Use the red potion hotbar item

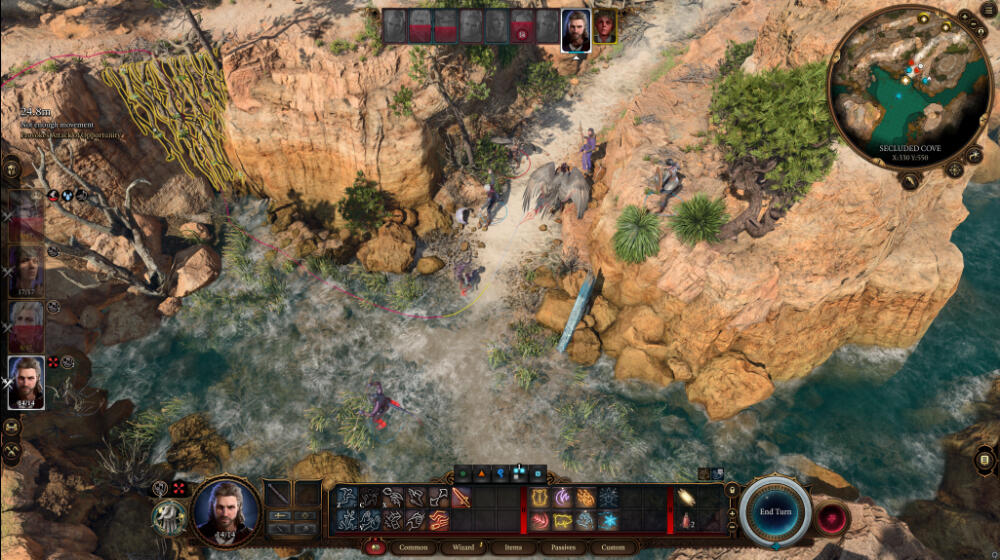685,520
